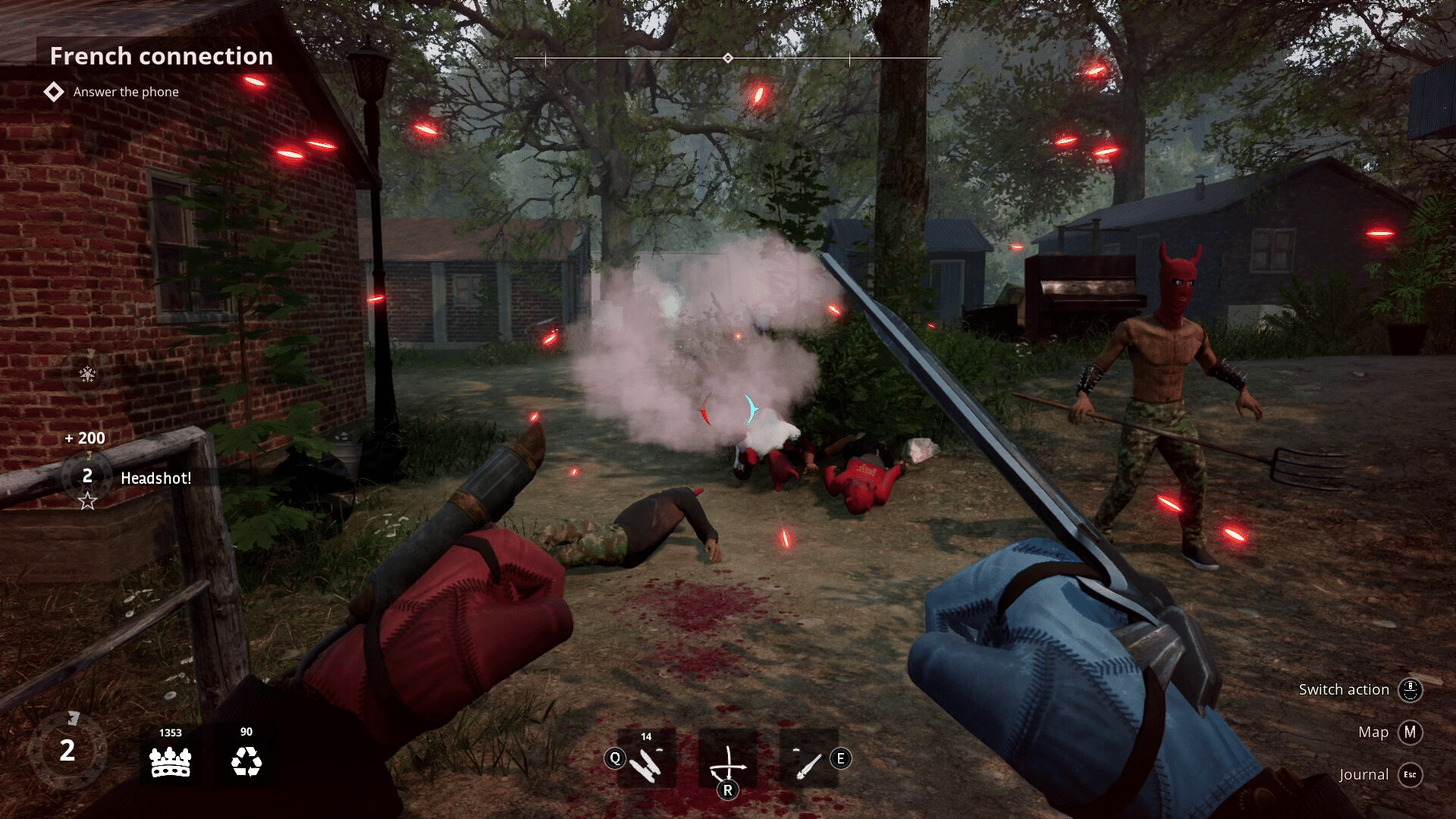Click the compass center diamond marker
The image size is (1456, 819).
coord(728,58)
